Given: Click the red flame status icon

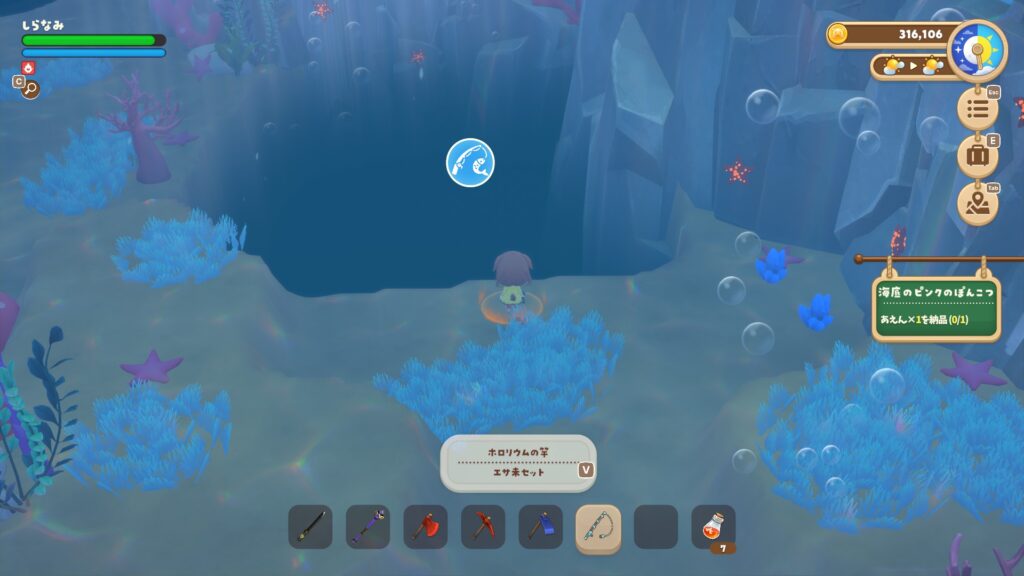Looking at the screenshot, I should pos(27,67).
